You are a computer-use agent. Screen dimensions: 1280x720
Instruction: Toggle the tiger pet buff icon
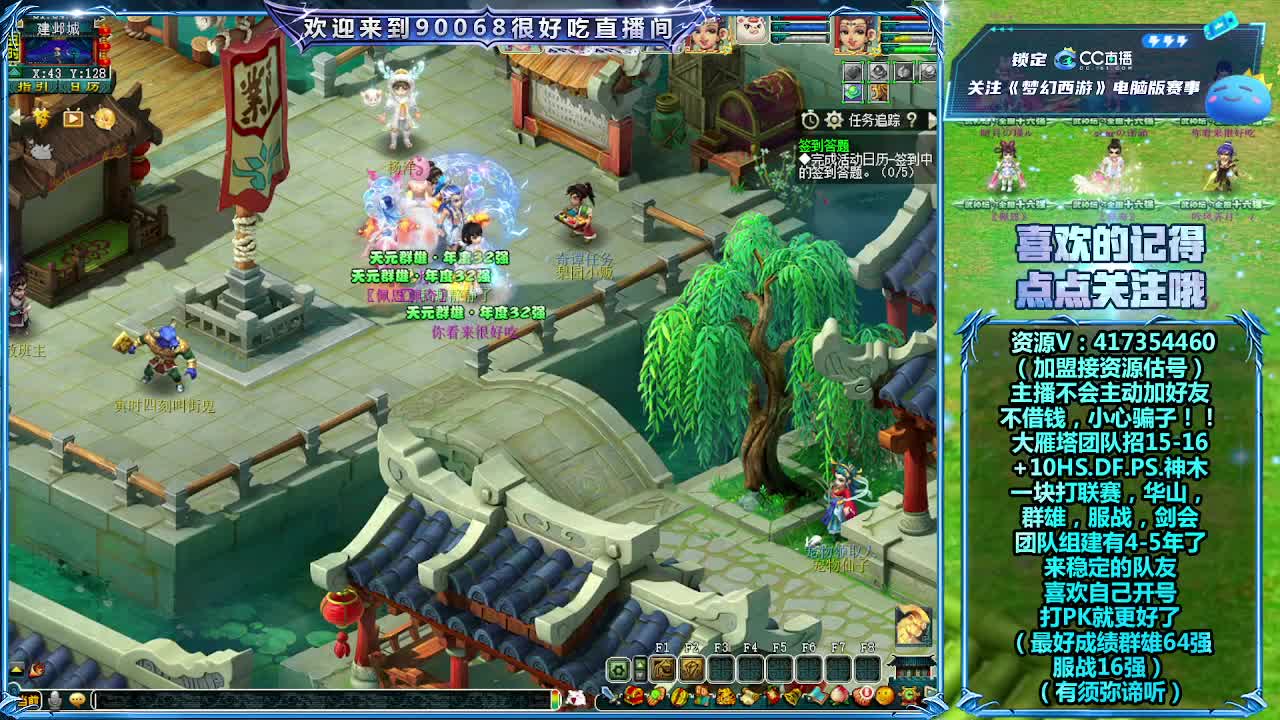click(x=879, y=93)
